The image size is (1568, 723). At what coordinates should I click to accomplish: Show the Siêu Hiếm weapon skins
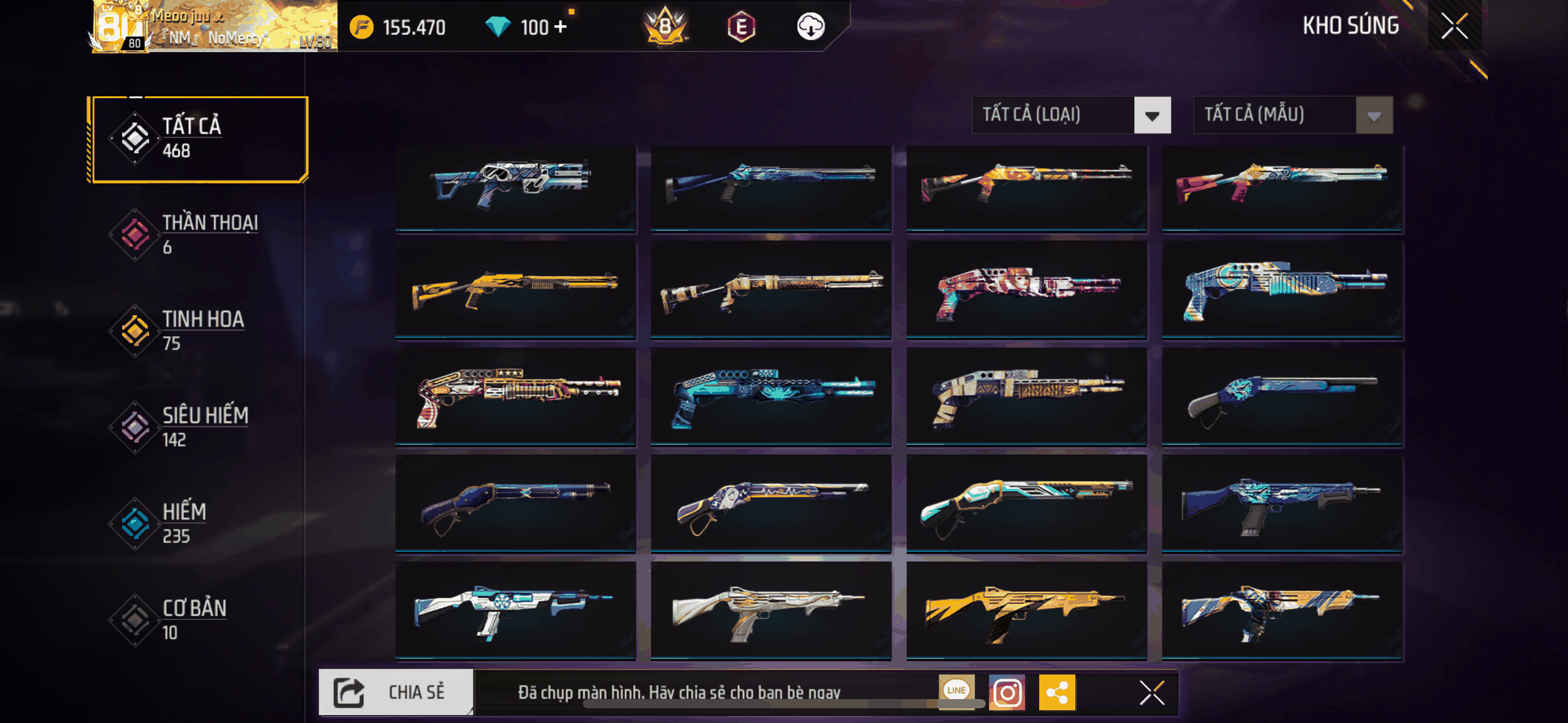click(x=198, y=427)
